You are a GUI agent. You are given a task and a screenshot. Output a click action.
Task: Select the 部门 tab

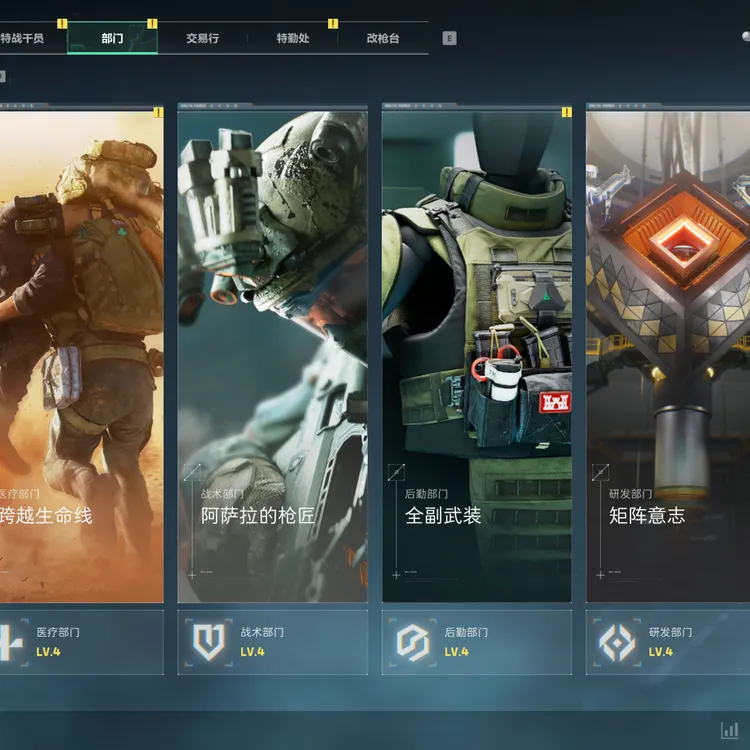[112, 39]
